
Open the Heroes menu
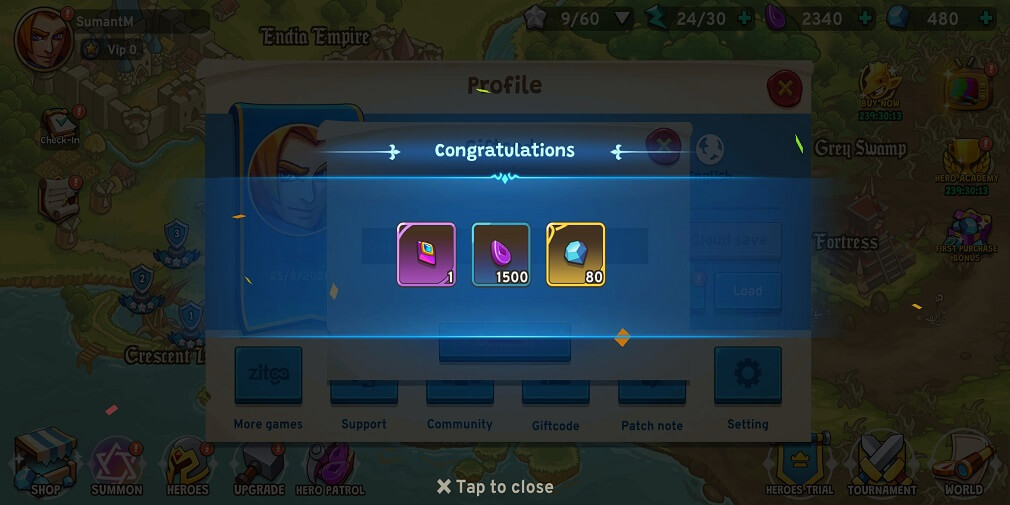(x=187, y=466)
